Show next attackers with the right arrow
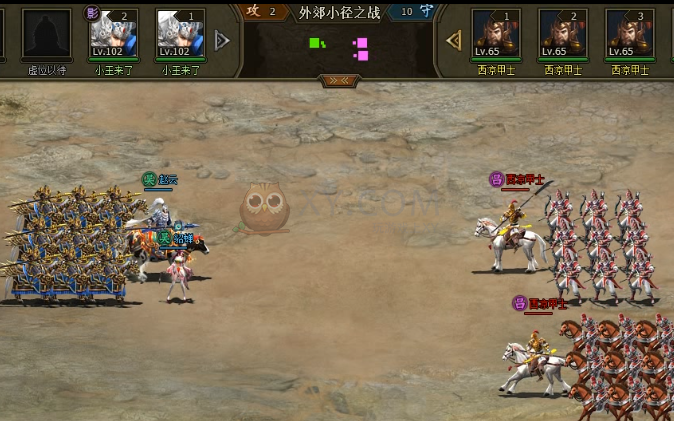The height and width of the screenshot is (421, 674). click(222, 40)
